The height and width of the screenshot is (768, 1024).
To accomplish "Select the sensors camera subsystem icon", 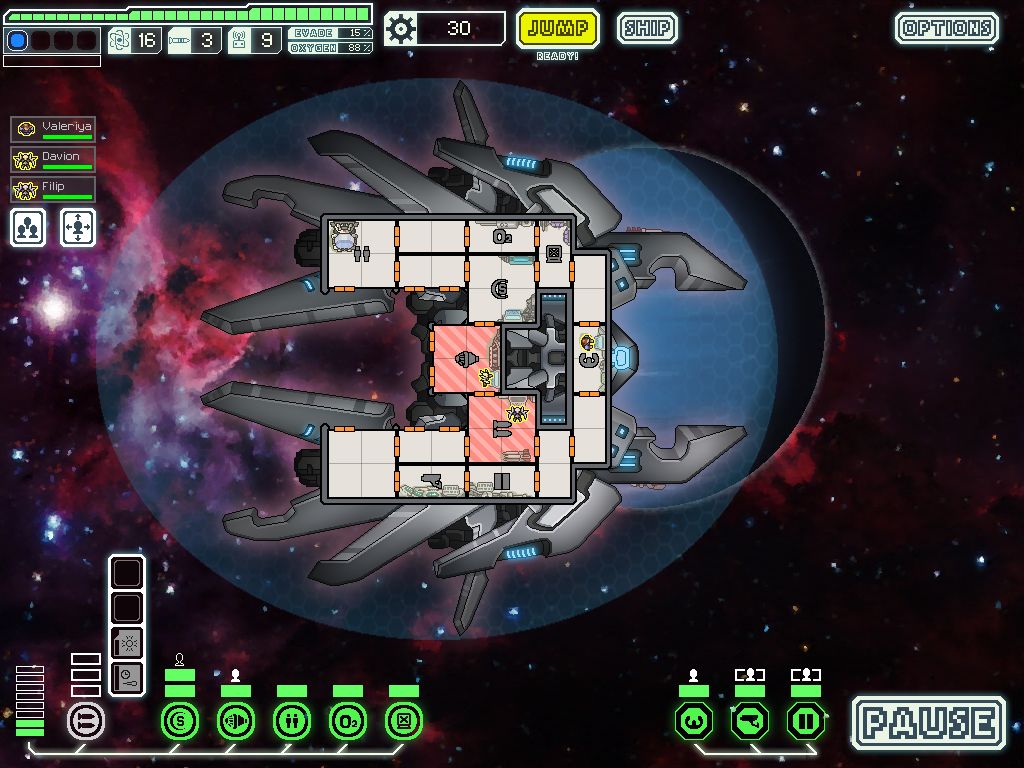I will point(750,720).
